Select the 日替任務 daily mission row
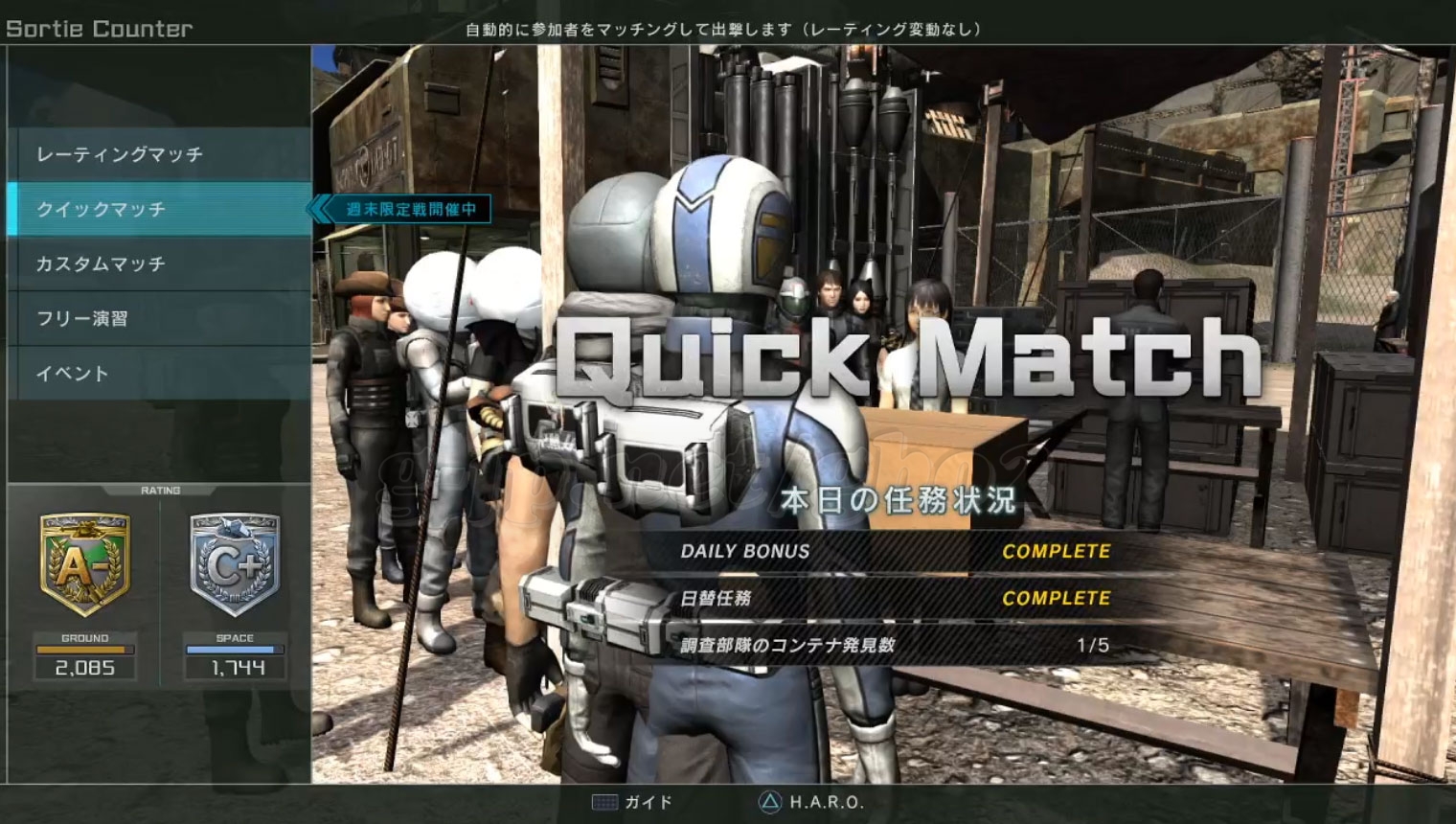Viewport: 1456px width, 824px height. 895,598
